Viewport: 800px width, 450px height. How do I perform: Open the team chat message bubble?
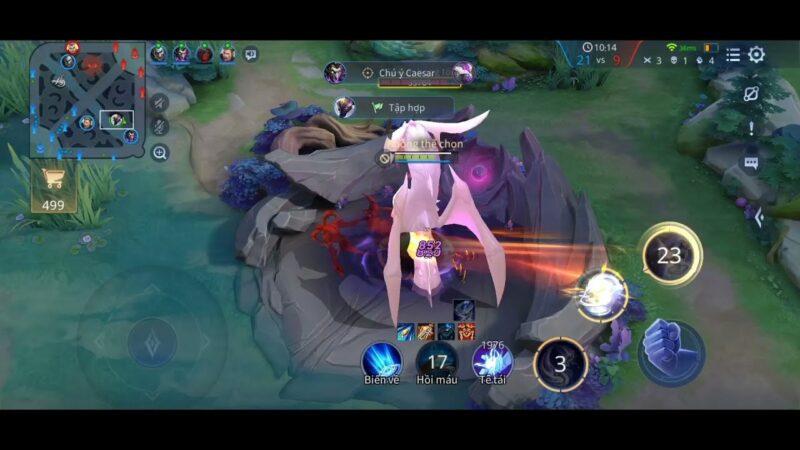(x=250, y=54)
